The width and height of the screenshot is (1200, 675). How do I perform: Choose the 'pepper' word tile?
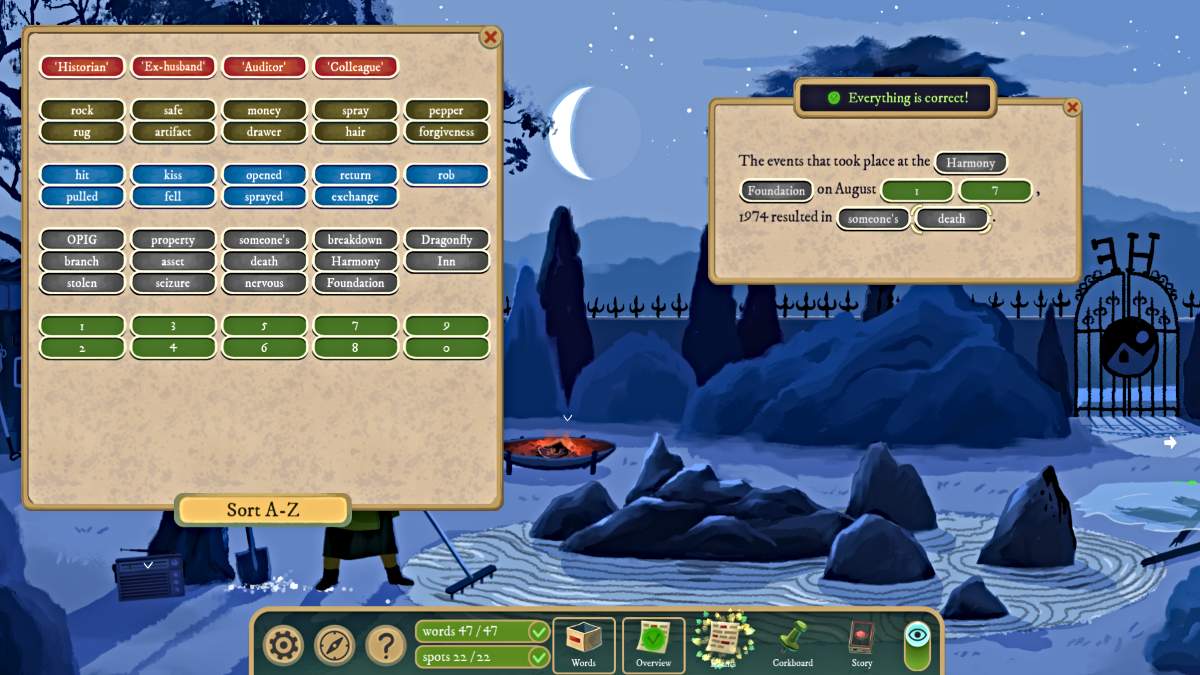point(446,110)
